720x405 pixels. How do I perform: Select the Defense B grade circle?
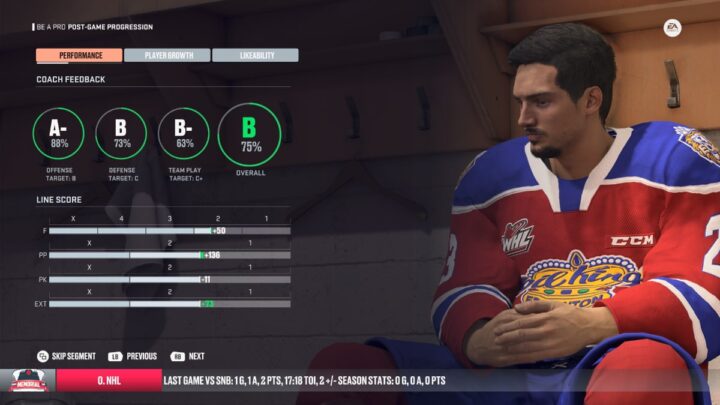pos(122,133)
